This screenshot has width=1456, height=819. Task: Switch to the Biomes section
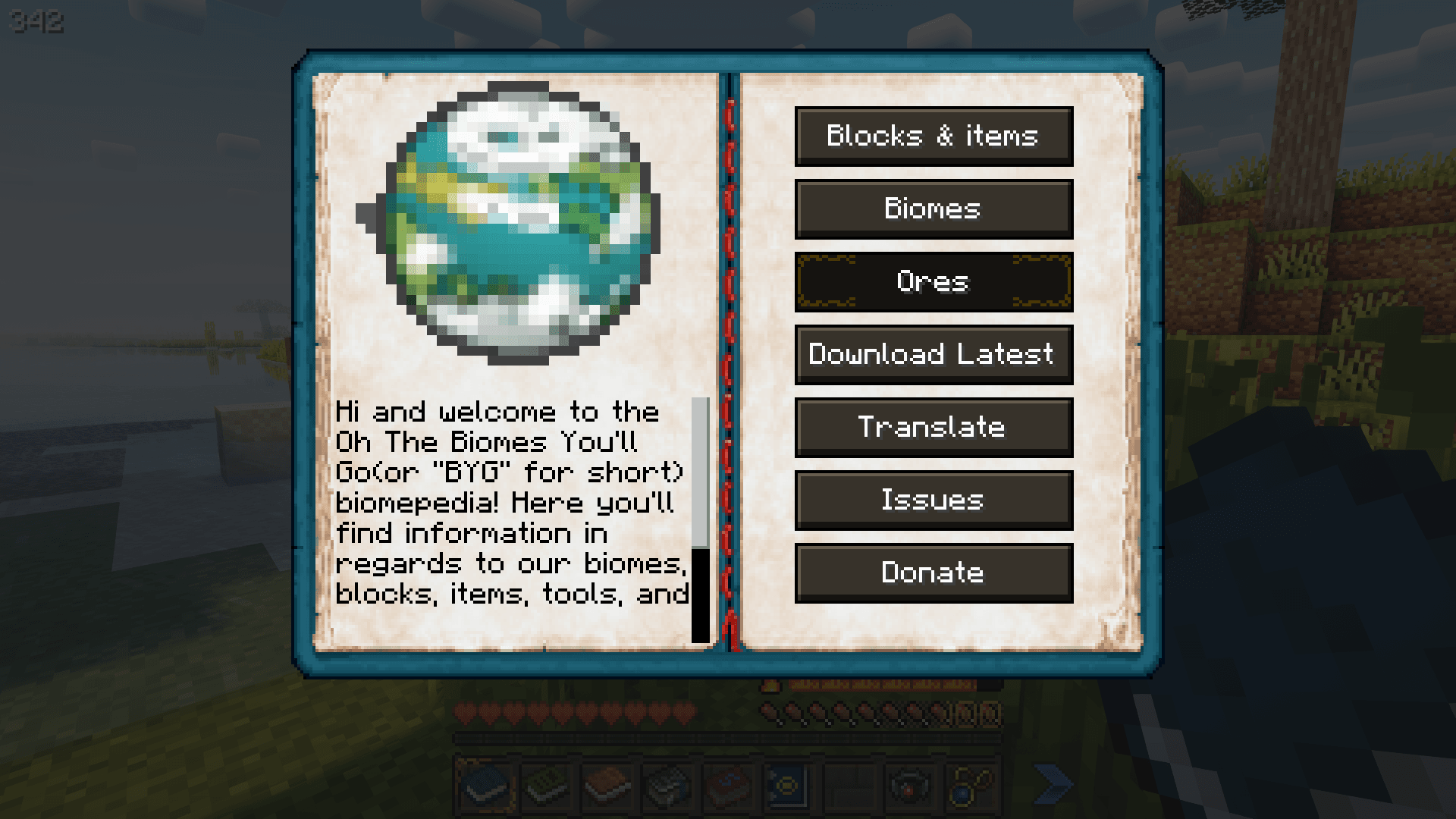click(933, 209)
